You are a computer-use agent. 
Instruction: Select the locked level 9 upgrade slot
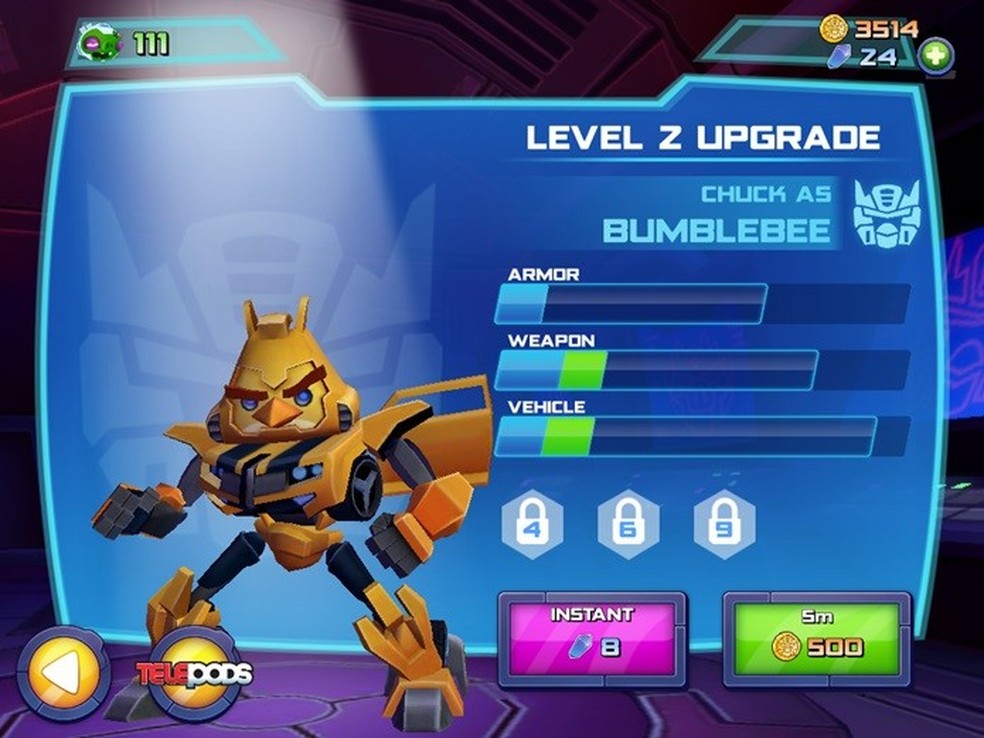[723, 524]
